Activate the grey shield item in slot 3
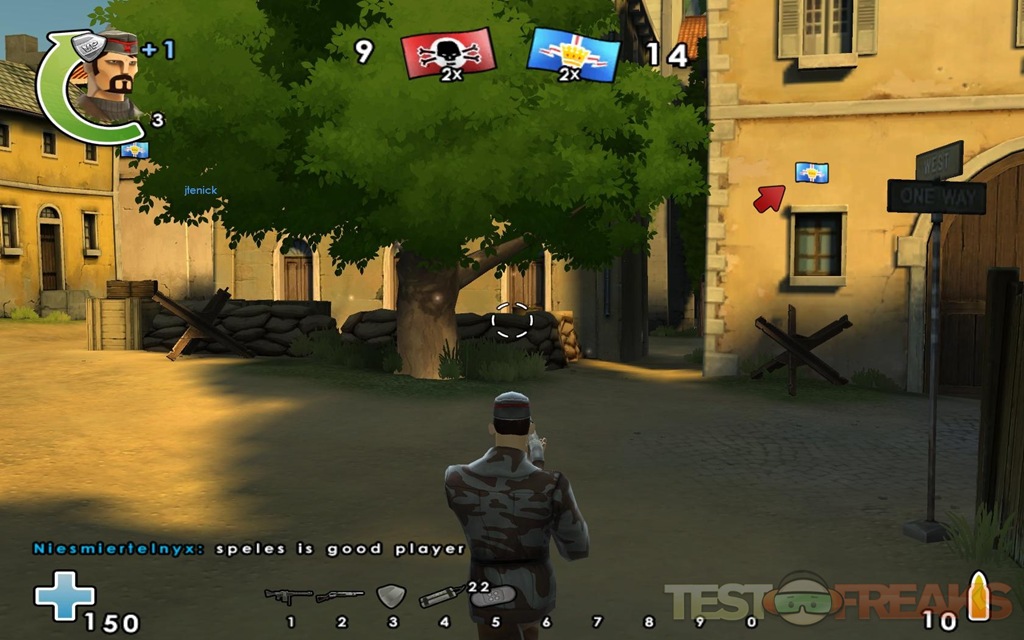 pos(390,597)
